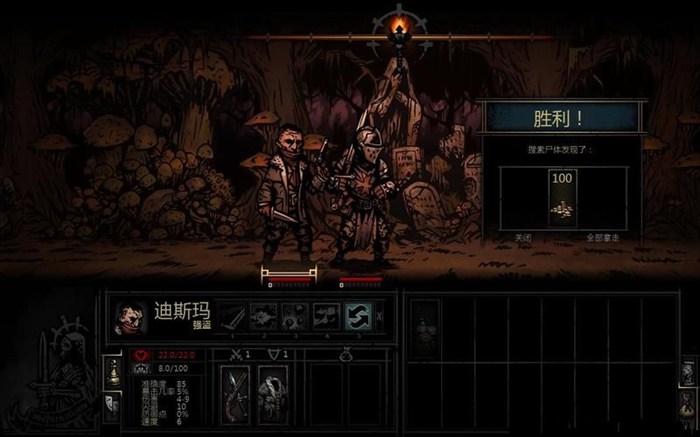Viewport: 700px width, 437px height.
Task: Switch to the theatre mask side tab
Action: 111,404
